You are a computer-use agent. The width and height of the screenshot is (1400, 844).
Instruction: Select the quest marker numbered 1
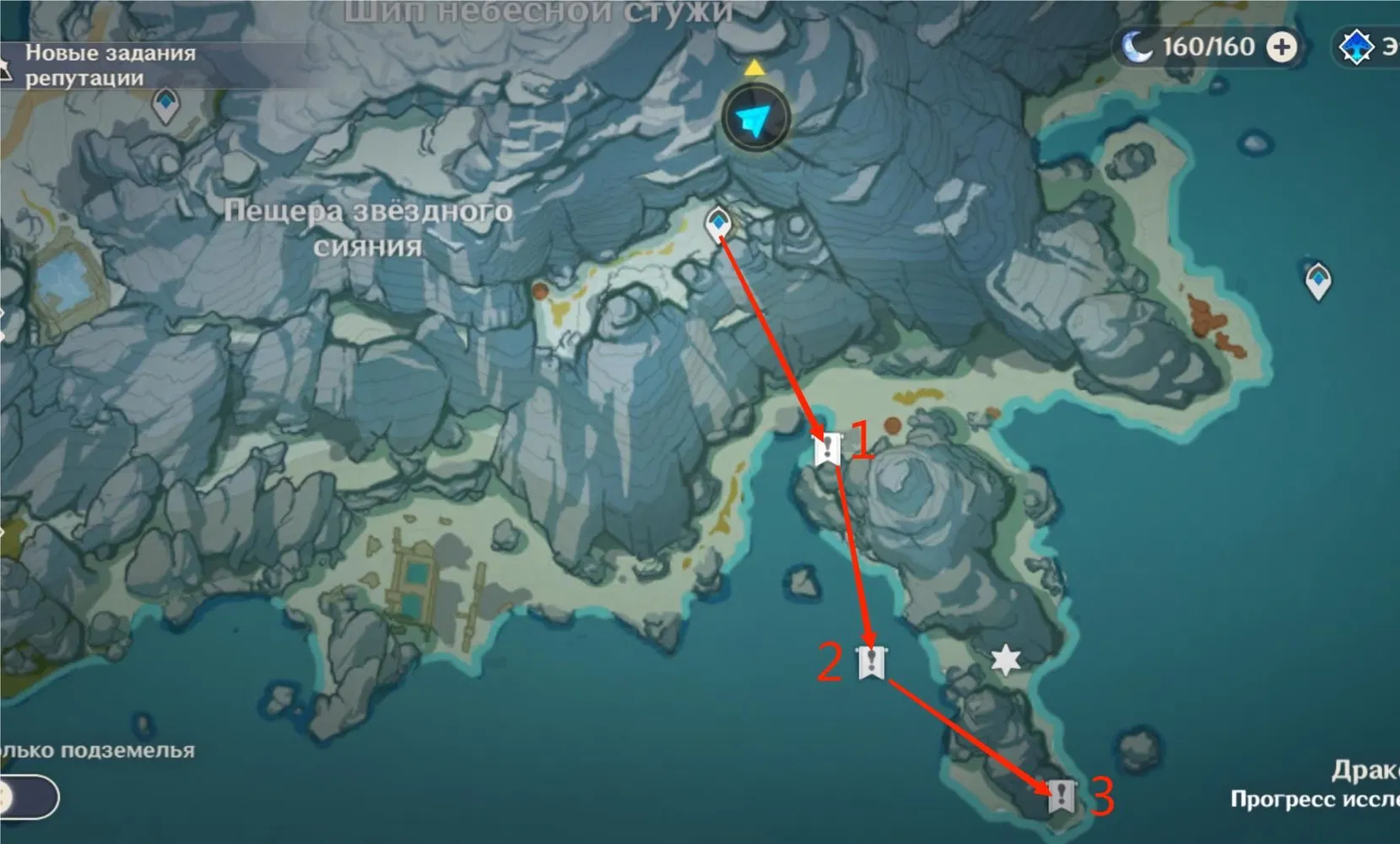point(827,450)
